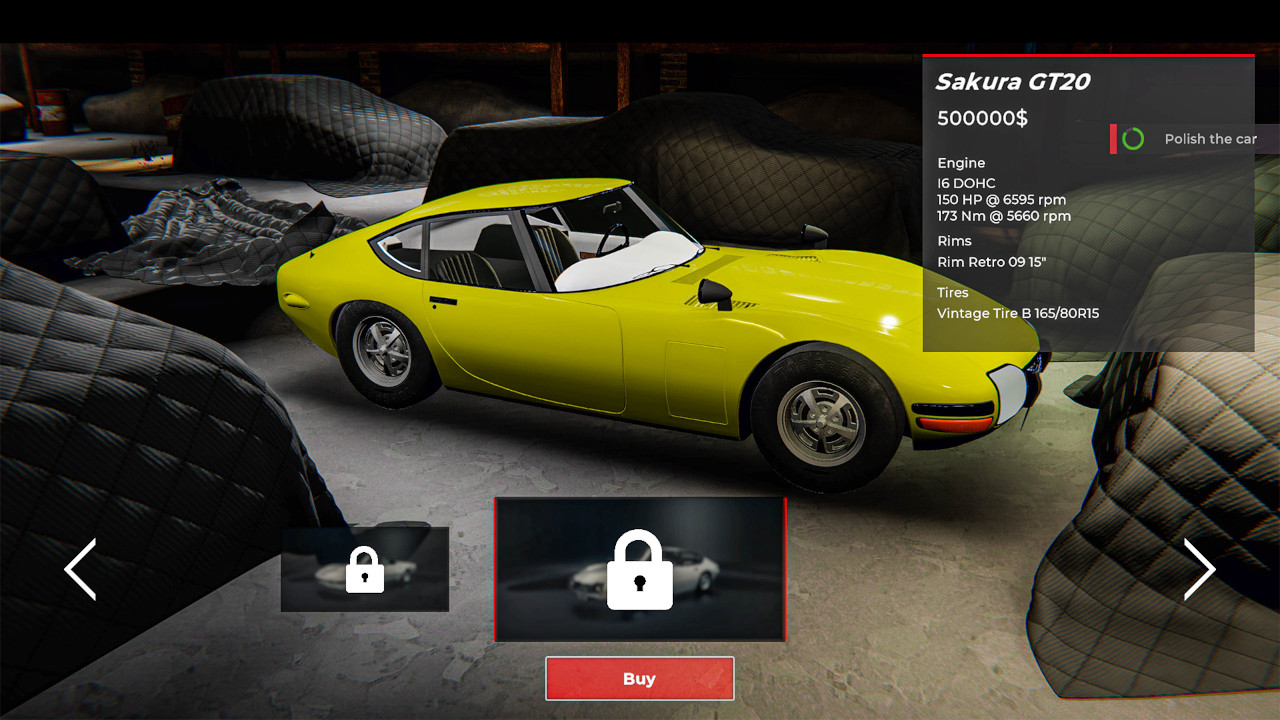Expand the Tires section
The height and width of the screenshot is (720, 1280).
point(951,292)
